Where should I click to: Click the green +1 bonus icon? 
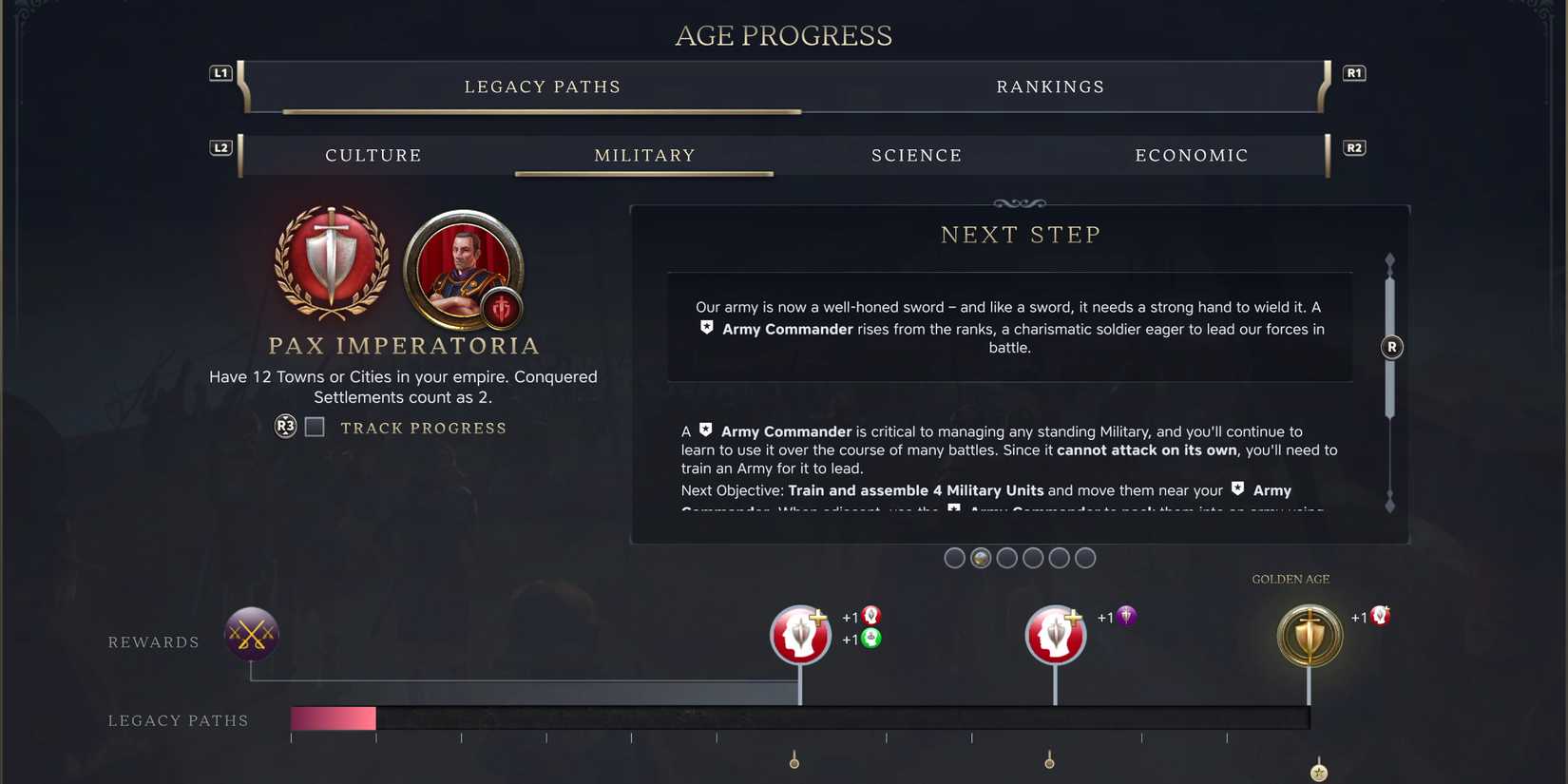click(x=870, y=640)
